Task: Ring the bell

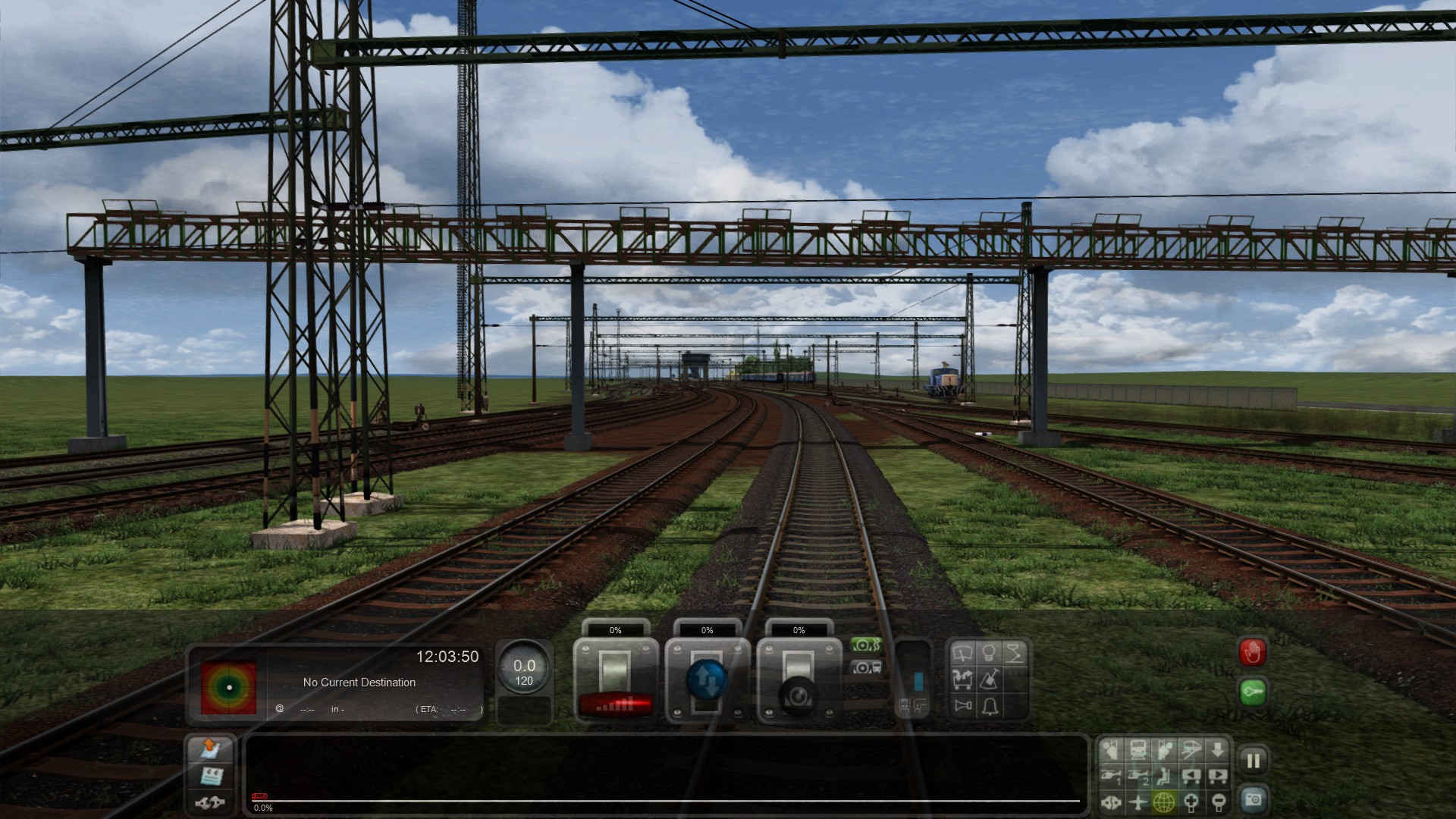Action: [x=990, y=707]
